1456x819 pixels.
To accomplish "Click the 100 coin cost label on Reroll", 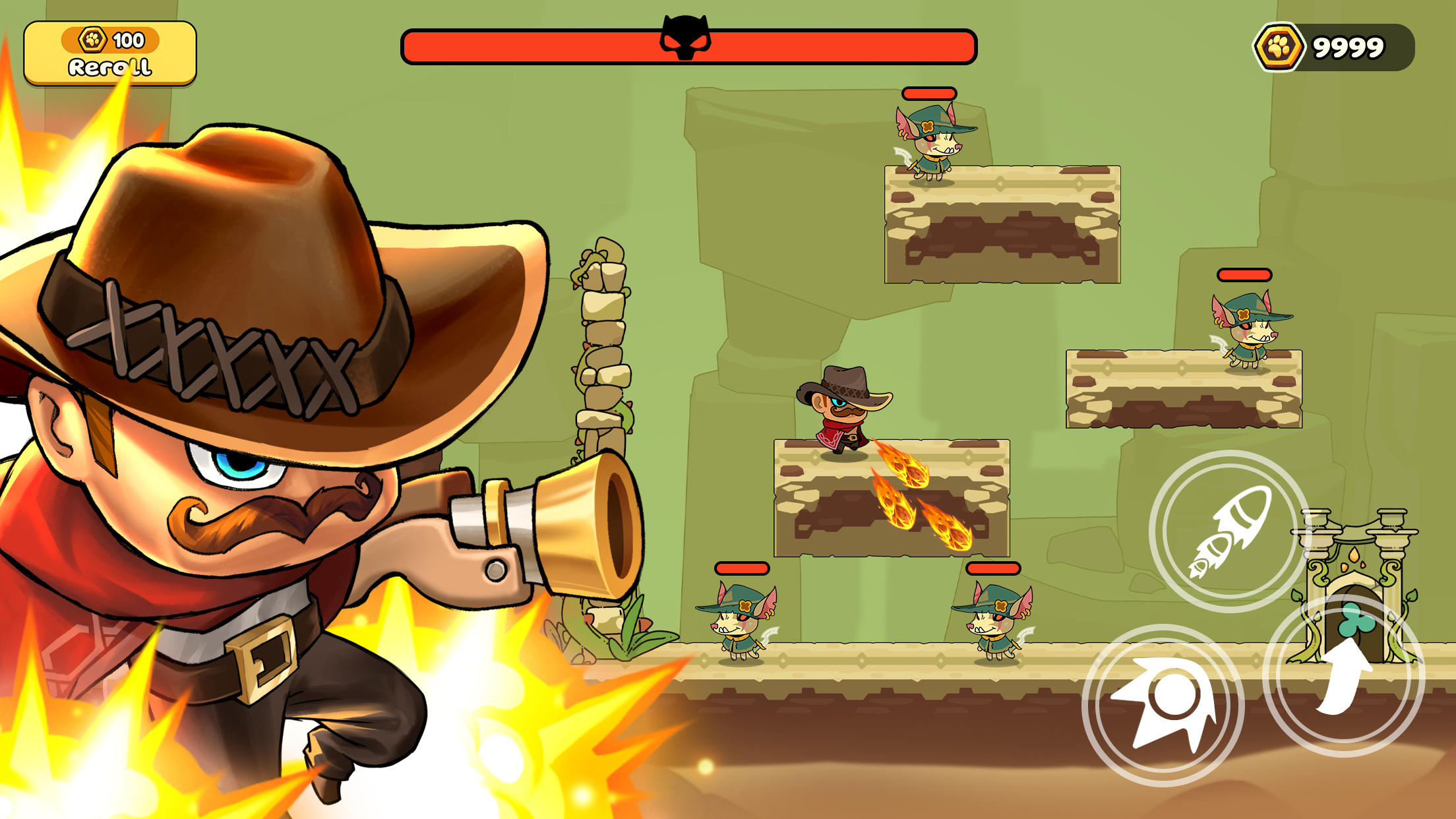I will (129, 40).
